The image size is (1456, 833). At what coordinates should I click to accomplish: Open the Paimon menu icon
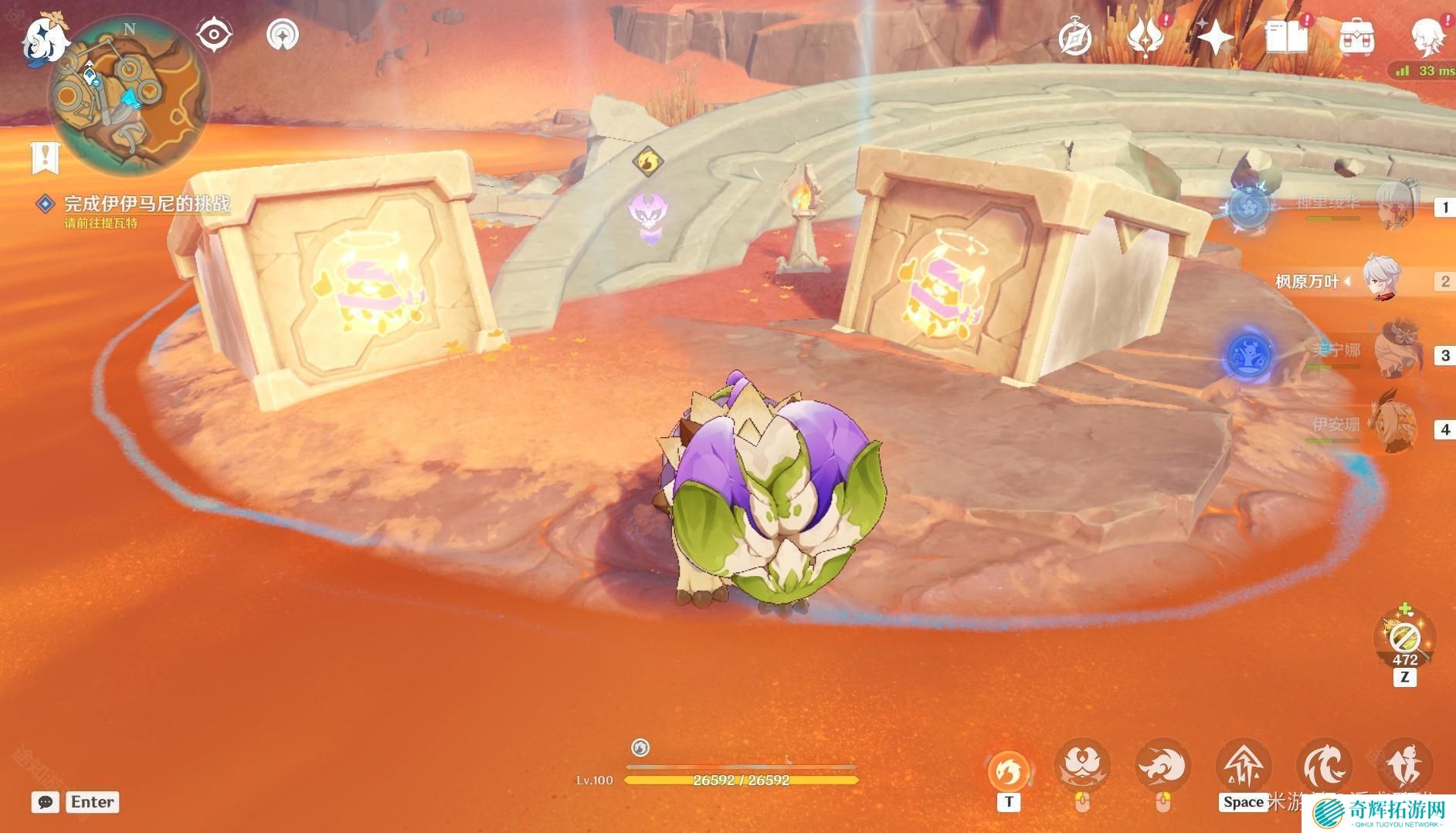42,39
